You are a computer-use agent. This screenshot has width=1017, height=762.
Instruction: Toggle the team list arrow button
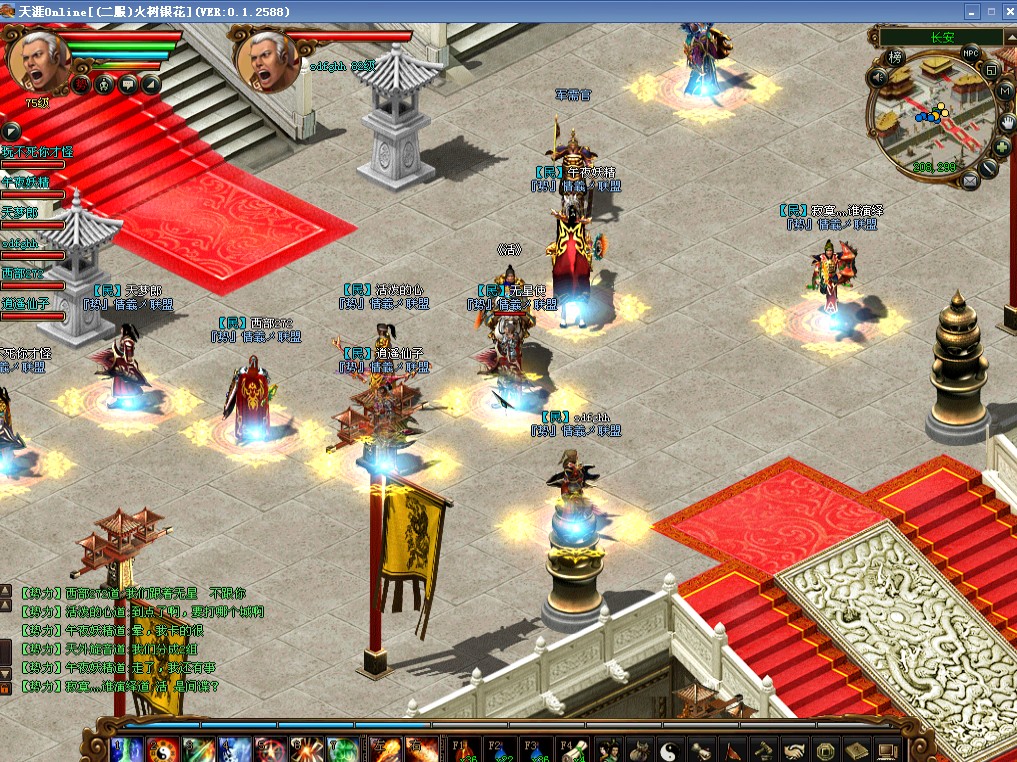(x=11, y=131)
